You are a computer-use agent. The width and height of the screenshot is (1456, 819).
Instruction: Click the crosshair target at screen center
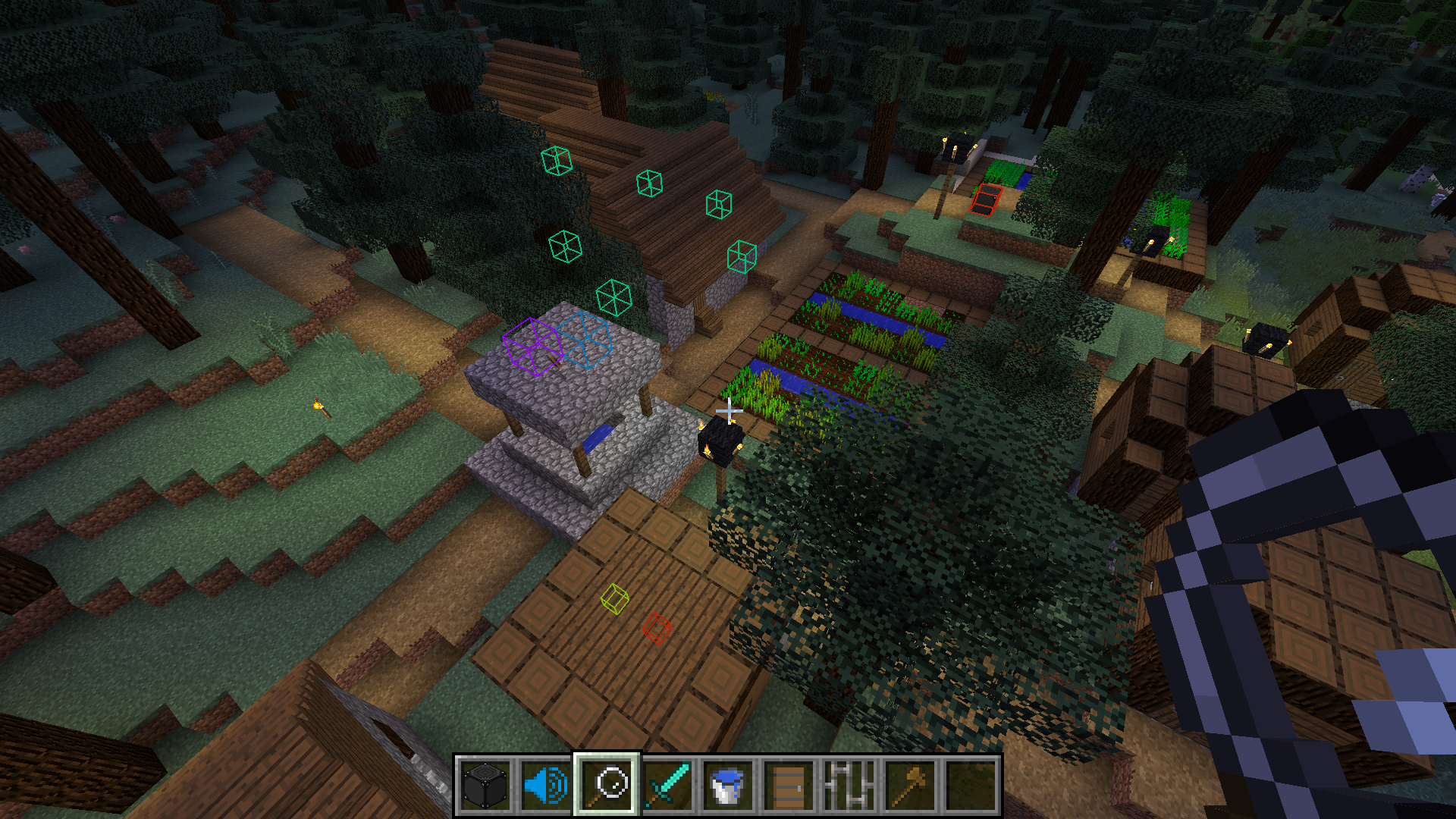[x=728, y=409]
